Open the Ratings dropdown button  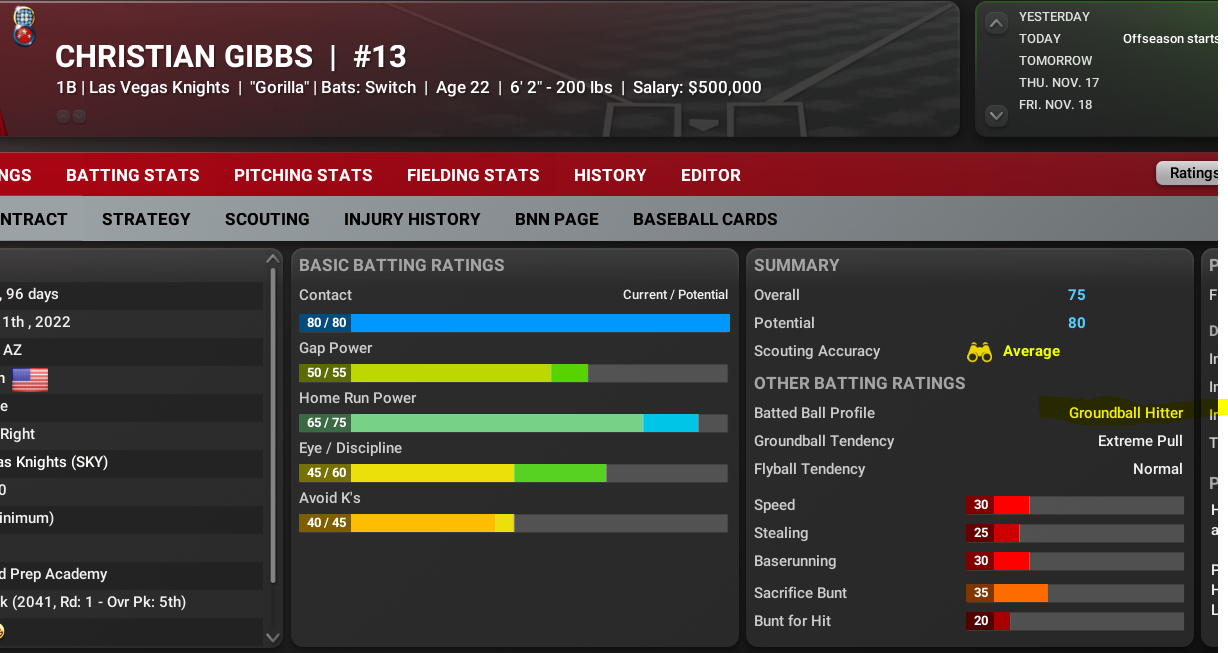click(1192, 173)
